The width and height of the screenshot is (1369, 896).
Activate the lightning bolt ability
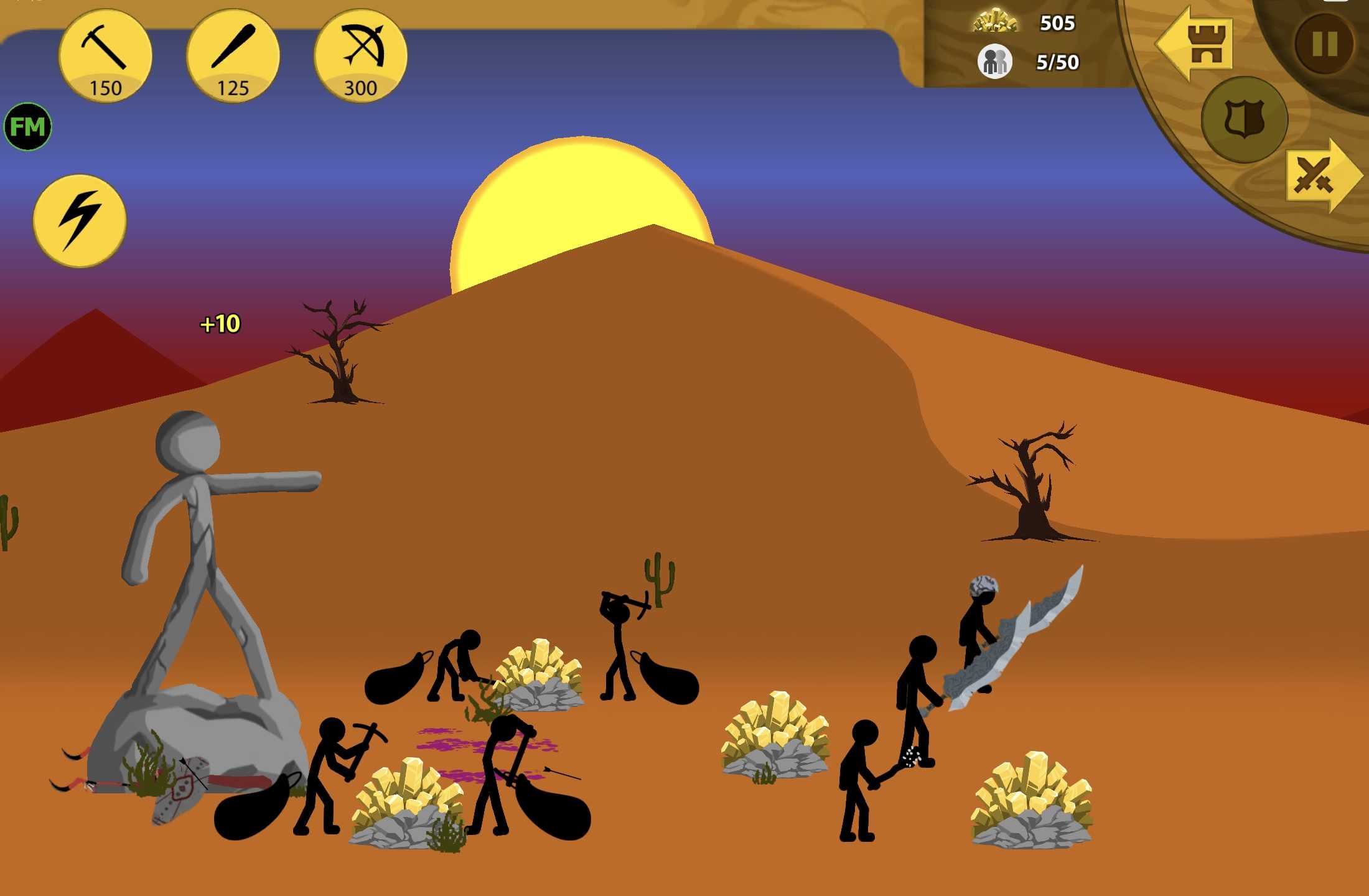tap(80, 220)
